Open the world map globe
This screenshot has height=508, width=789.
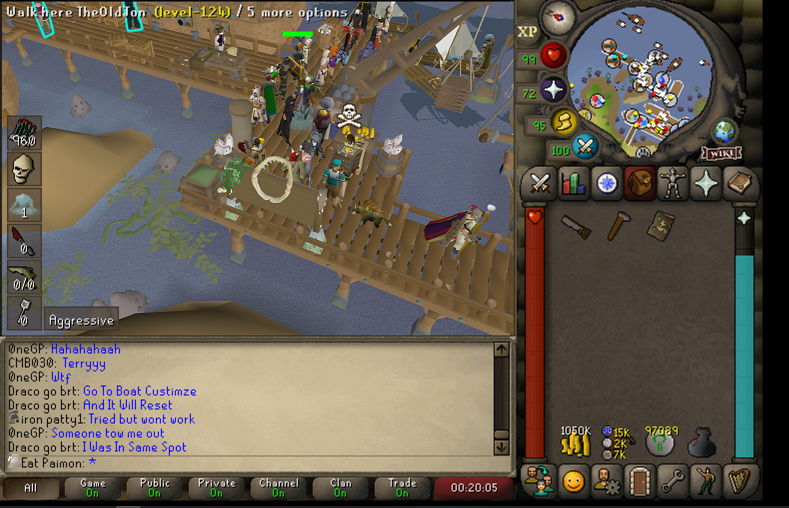pos(724,131)
